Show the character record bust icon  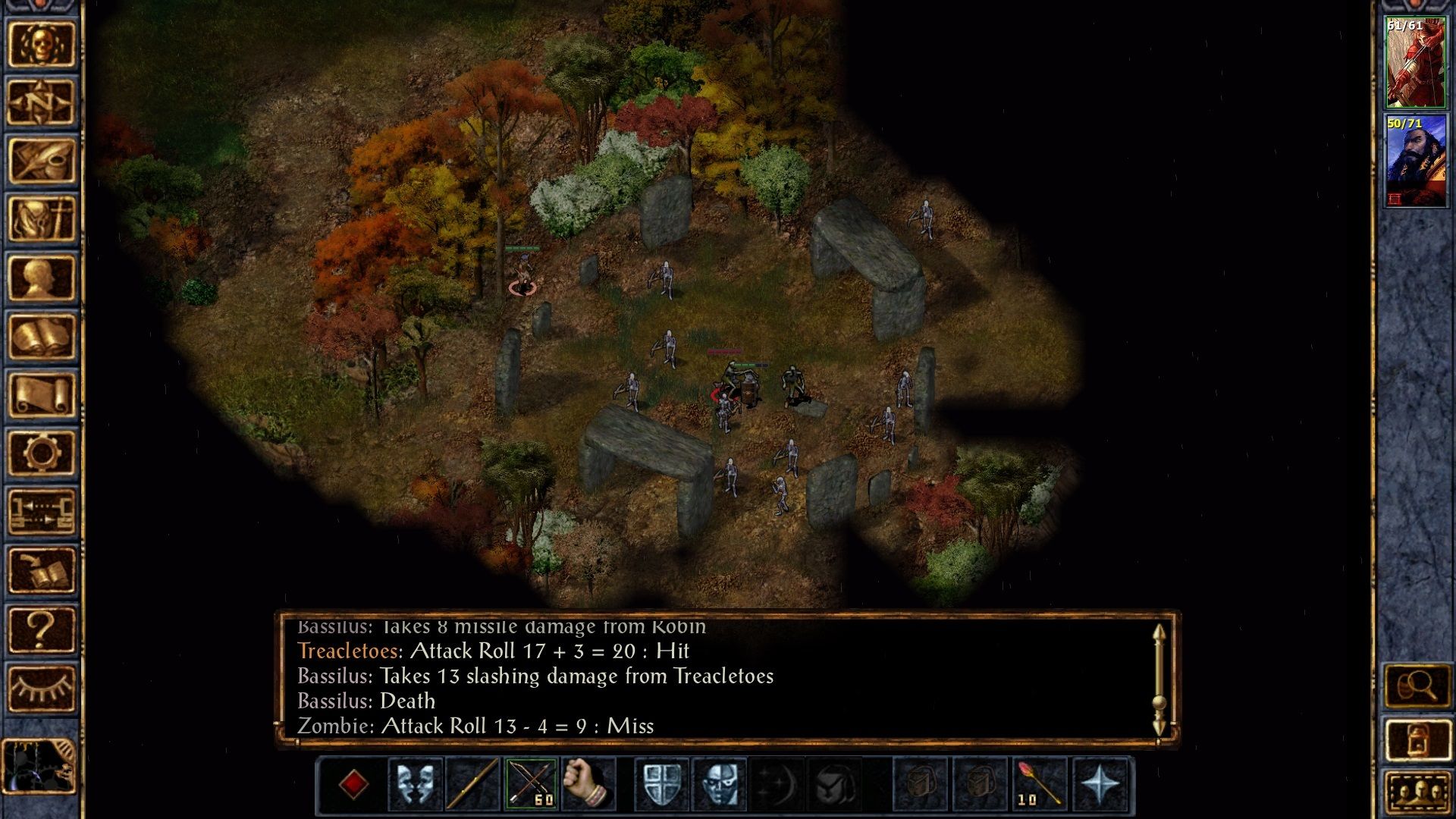click(41, 278)
